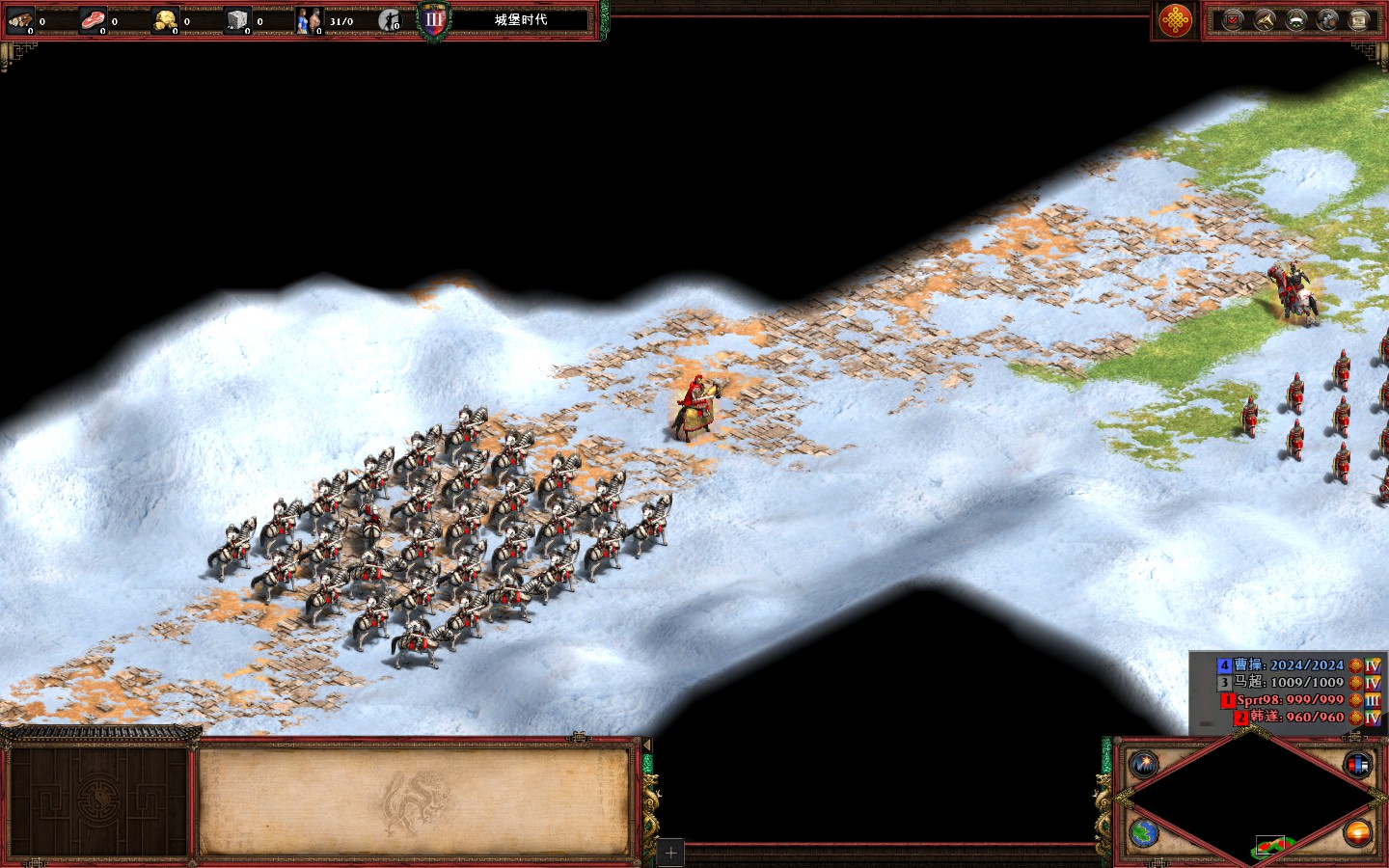The width and height of the screenshot is (1389, 868).
Task: Open the diplomacy horn button
Action: click(1265, 20)
